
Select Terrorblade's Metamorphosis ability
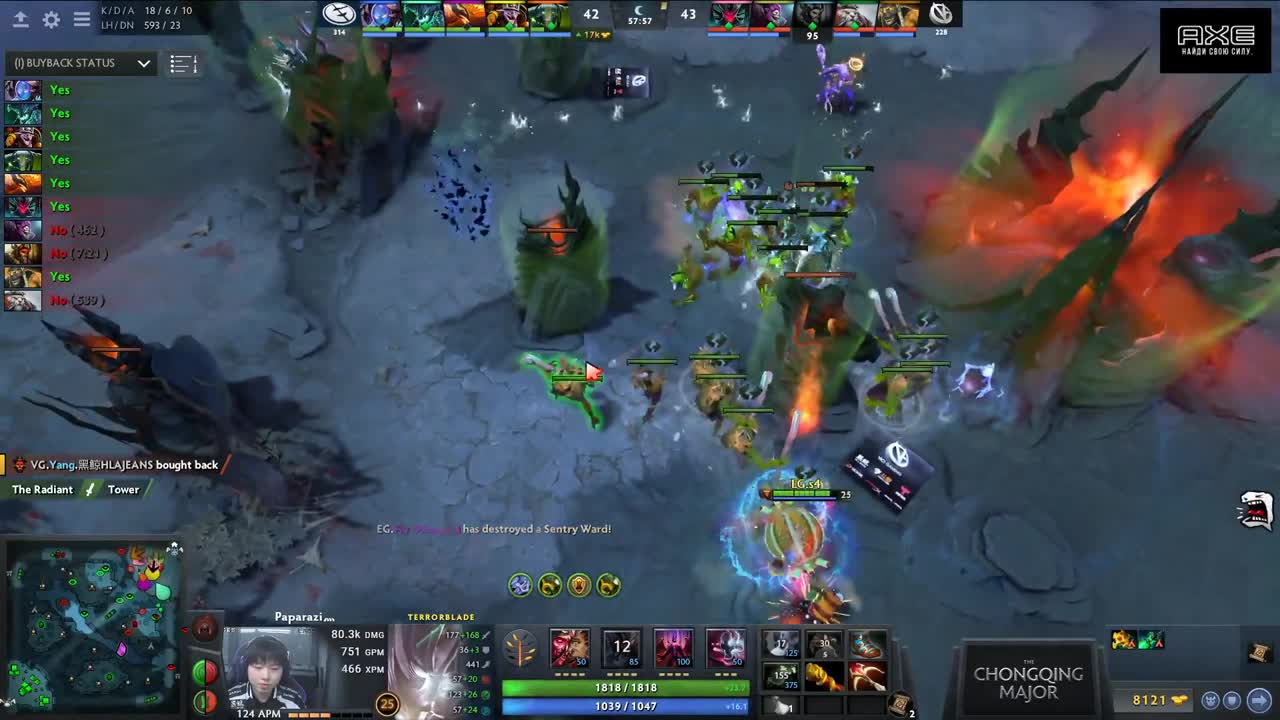click(x=673, y=646)
